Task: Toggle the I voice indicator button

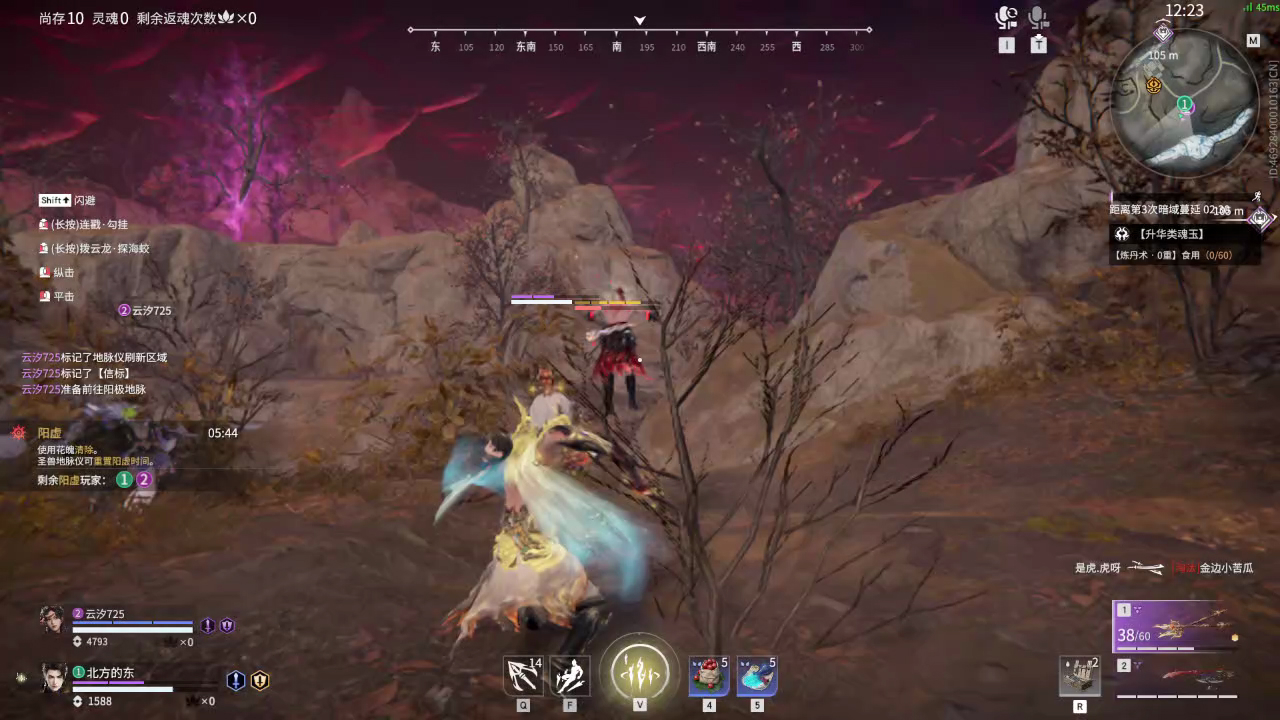Action: pos(1007,44)
